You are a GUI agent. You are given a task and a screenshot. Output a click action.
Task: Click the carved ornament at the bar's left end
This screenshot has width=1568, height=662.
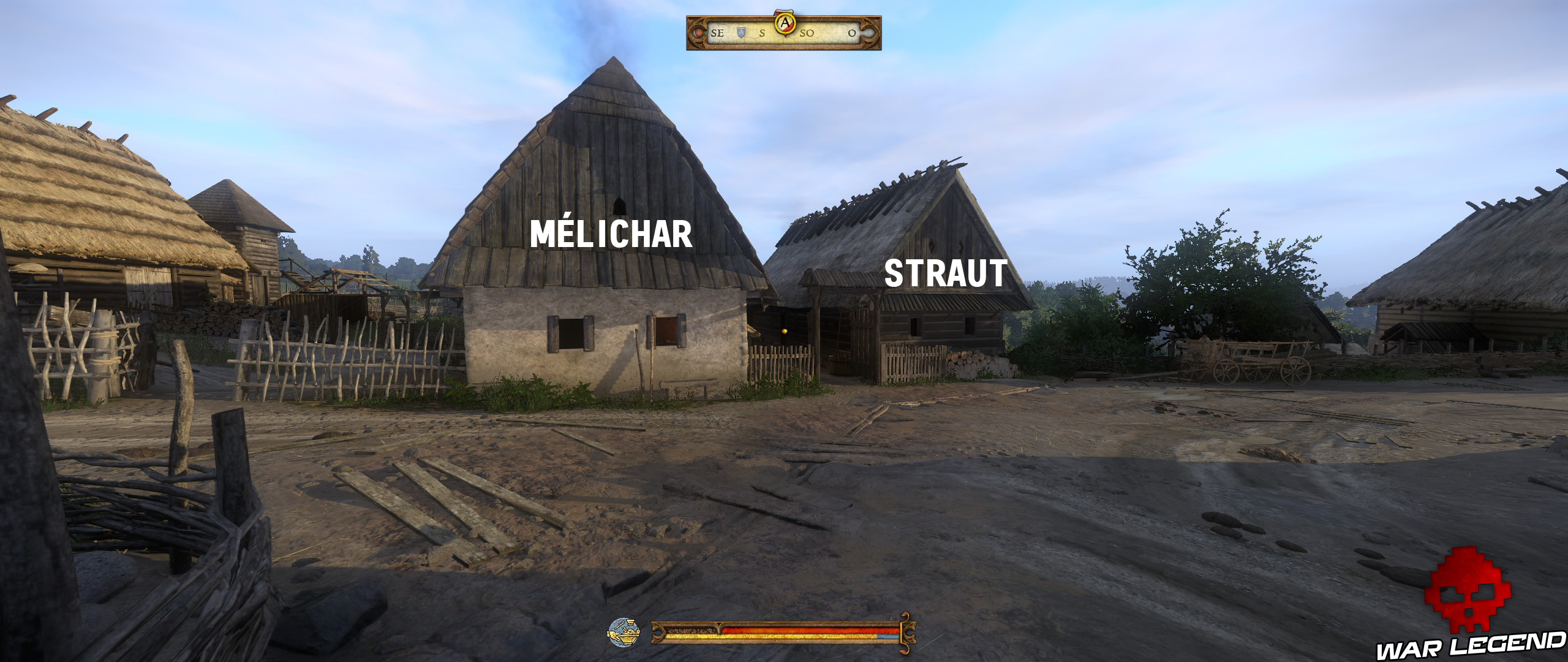[659, 633]
